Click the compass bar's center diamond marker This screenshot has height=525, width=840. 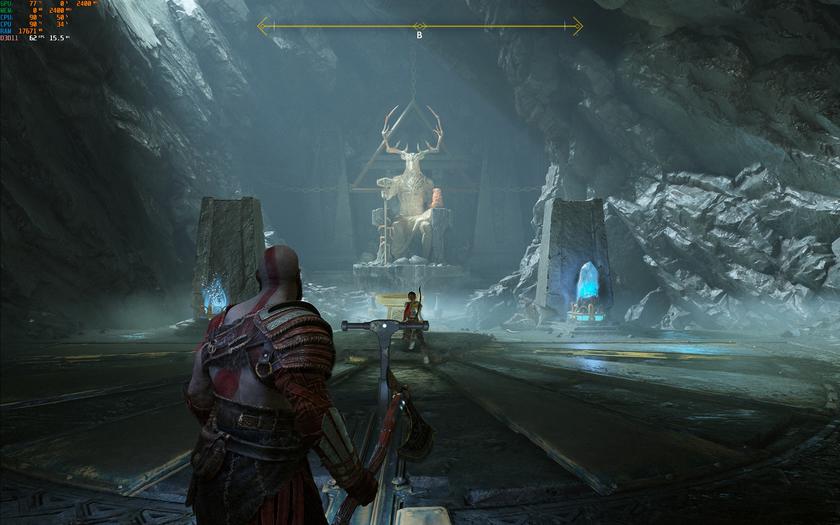(420, 26)
